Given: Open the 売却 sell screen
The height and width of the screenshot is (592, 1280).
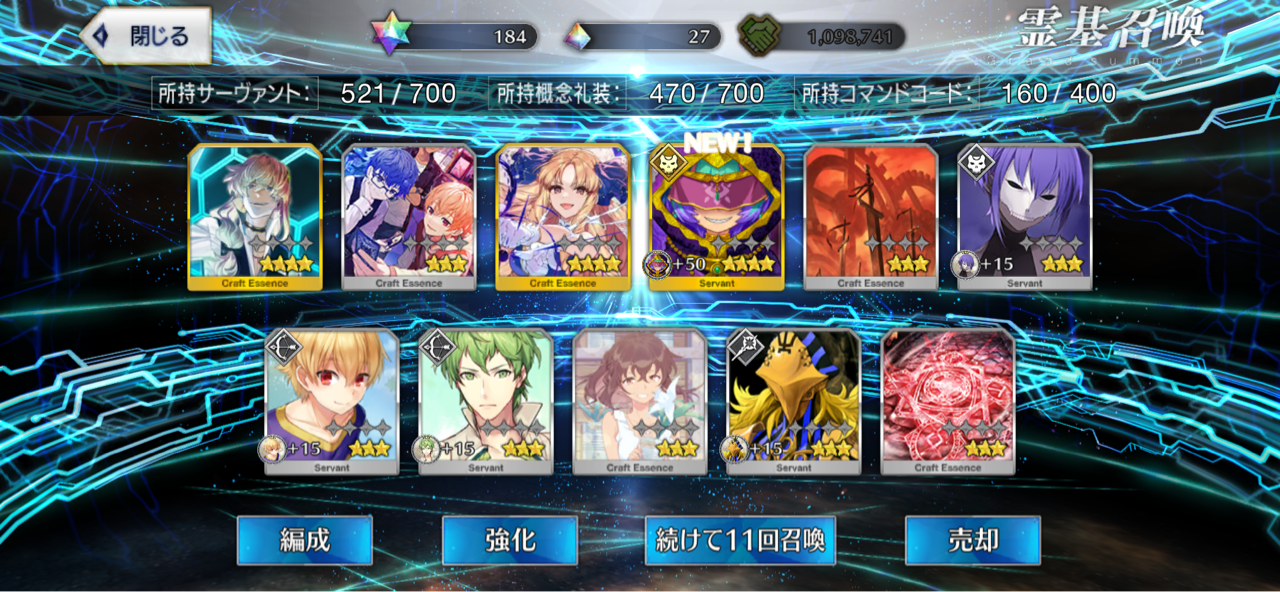Looking at the screenshot, I should 972,540.
